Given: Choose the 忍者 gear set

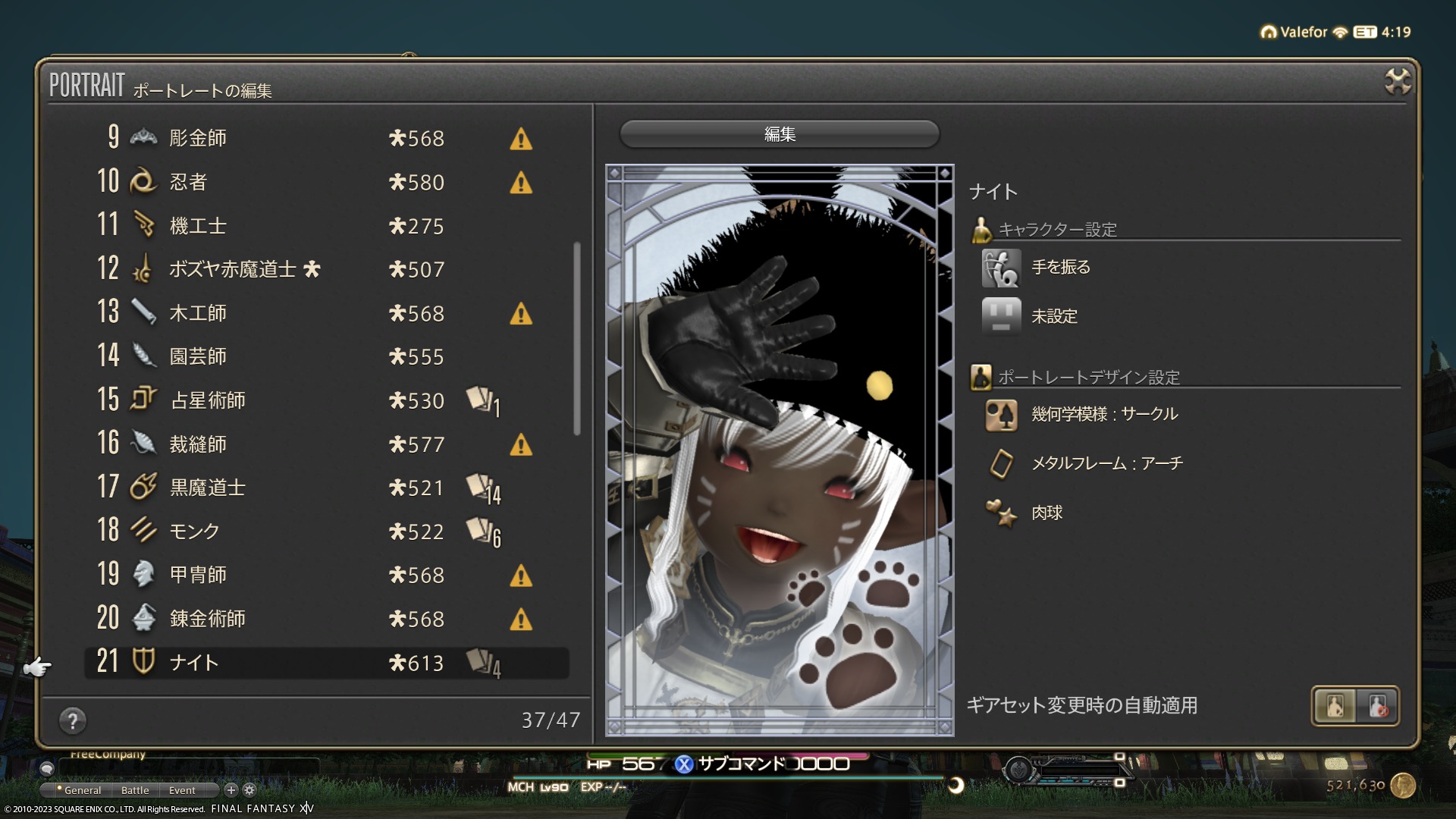Looking at the screenshot, I should click(326, 182).
